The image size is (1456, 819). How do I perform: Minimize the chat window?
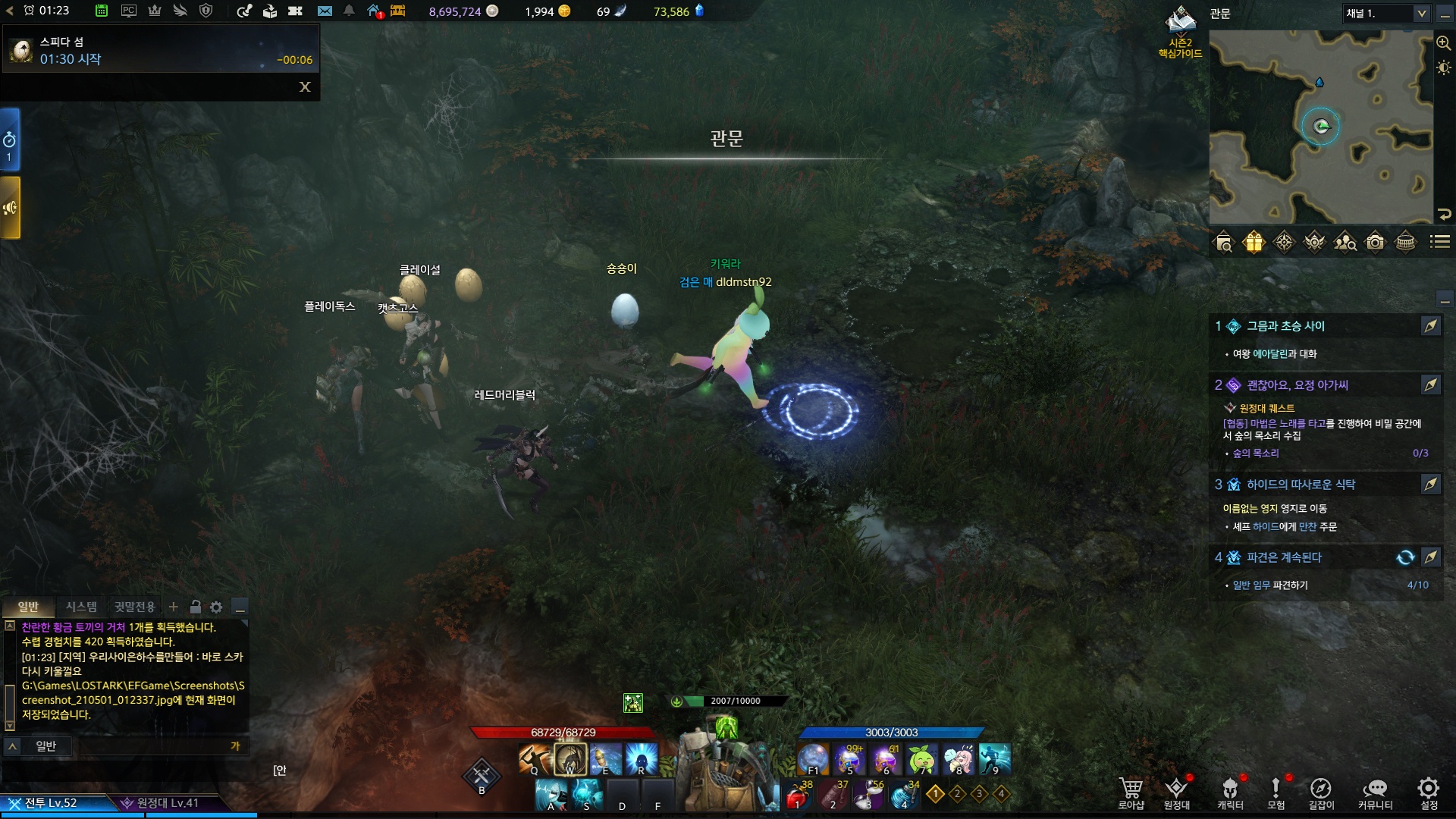[240, 607]
